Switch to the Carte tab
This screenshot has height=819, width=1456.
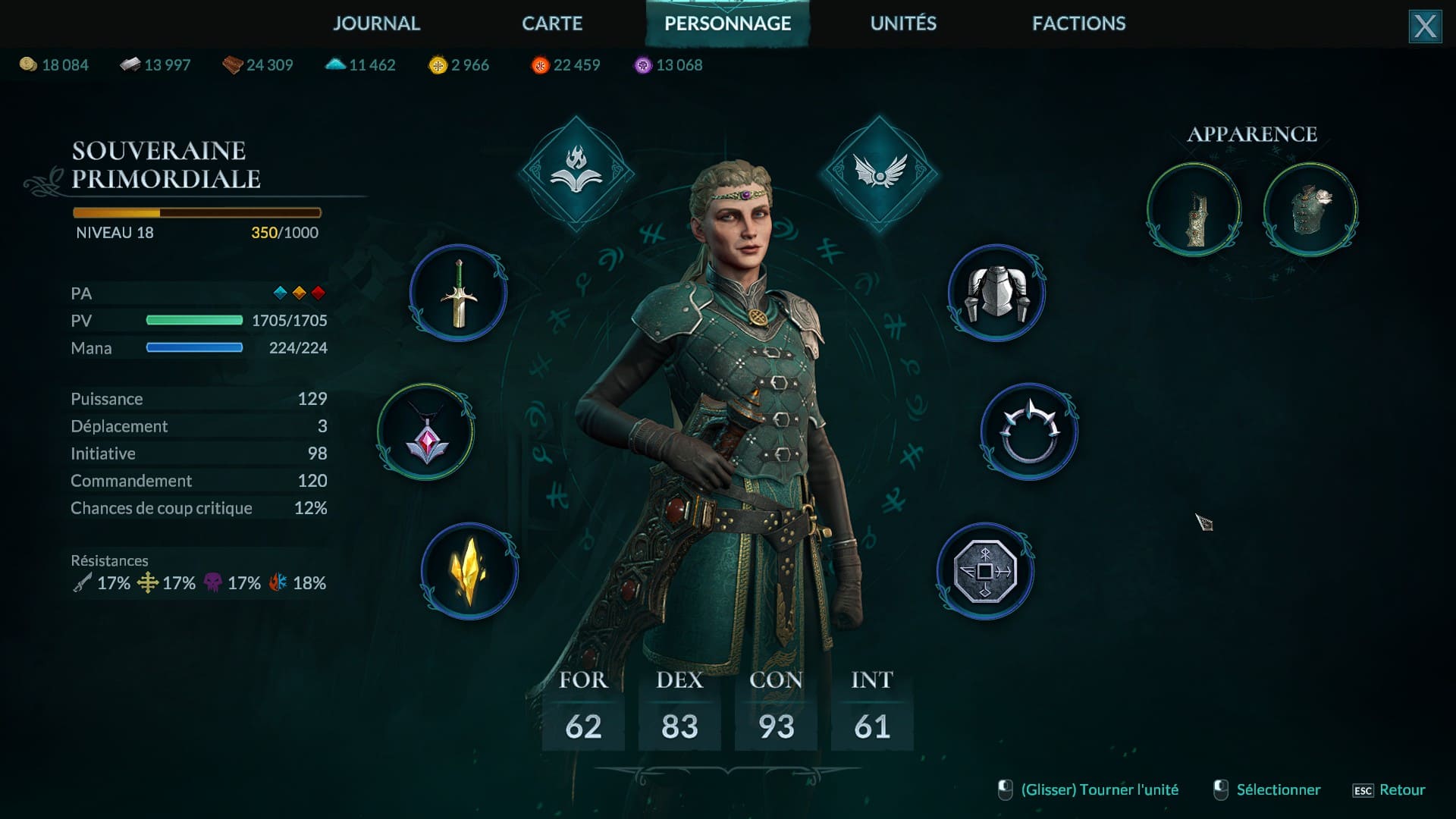coord(552,24)
